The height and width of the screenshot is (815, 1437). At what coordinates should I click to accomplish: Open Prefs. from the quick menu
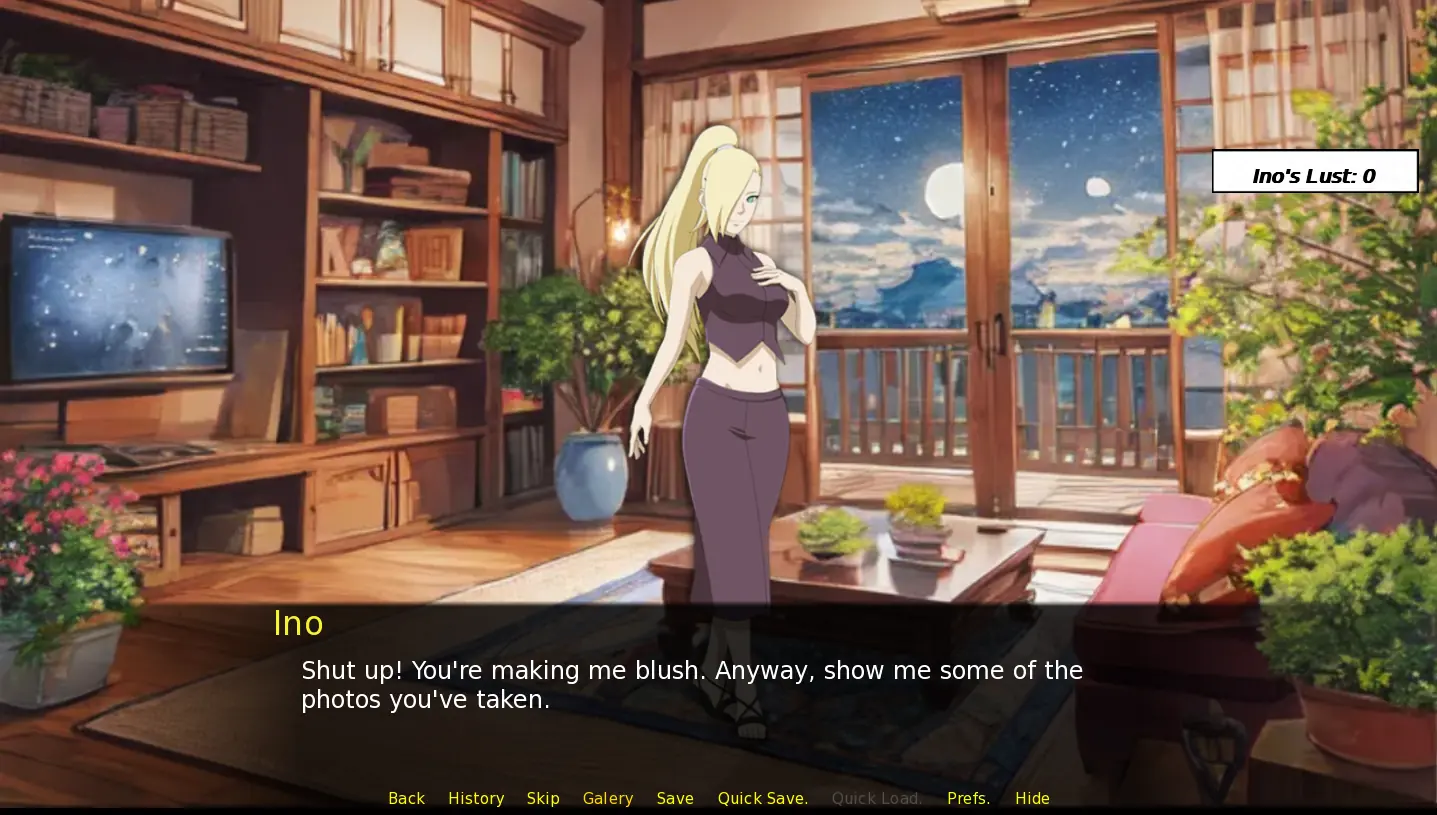pos(968,798)
